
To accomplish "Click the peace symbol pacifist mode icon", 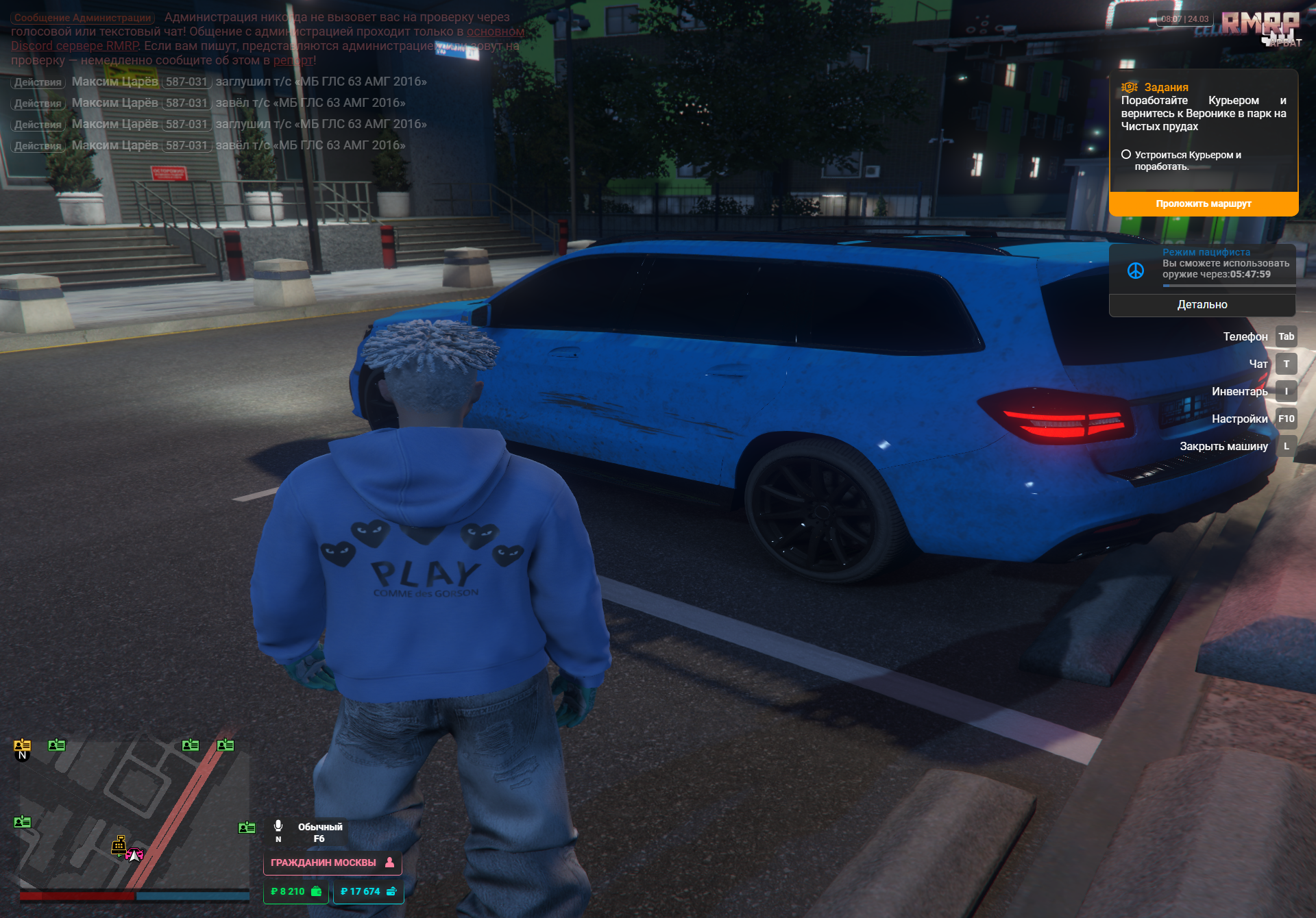I will pyautogui.click(x=1136, y=271).
